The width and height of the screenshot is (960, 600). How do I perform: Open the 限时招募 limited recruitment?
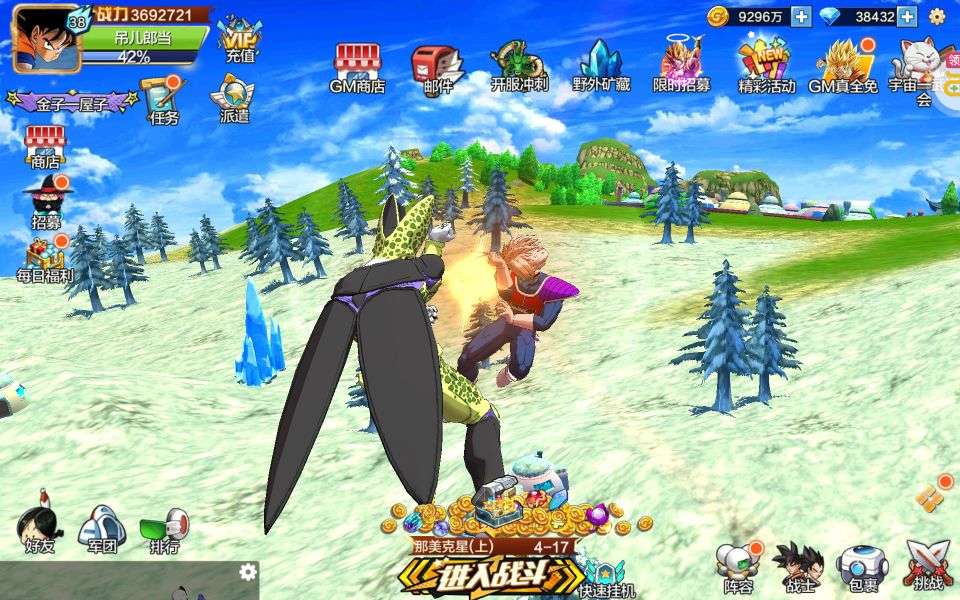point(682,66)
